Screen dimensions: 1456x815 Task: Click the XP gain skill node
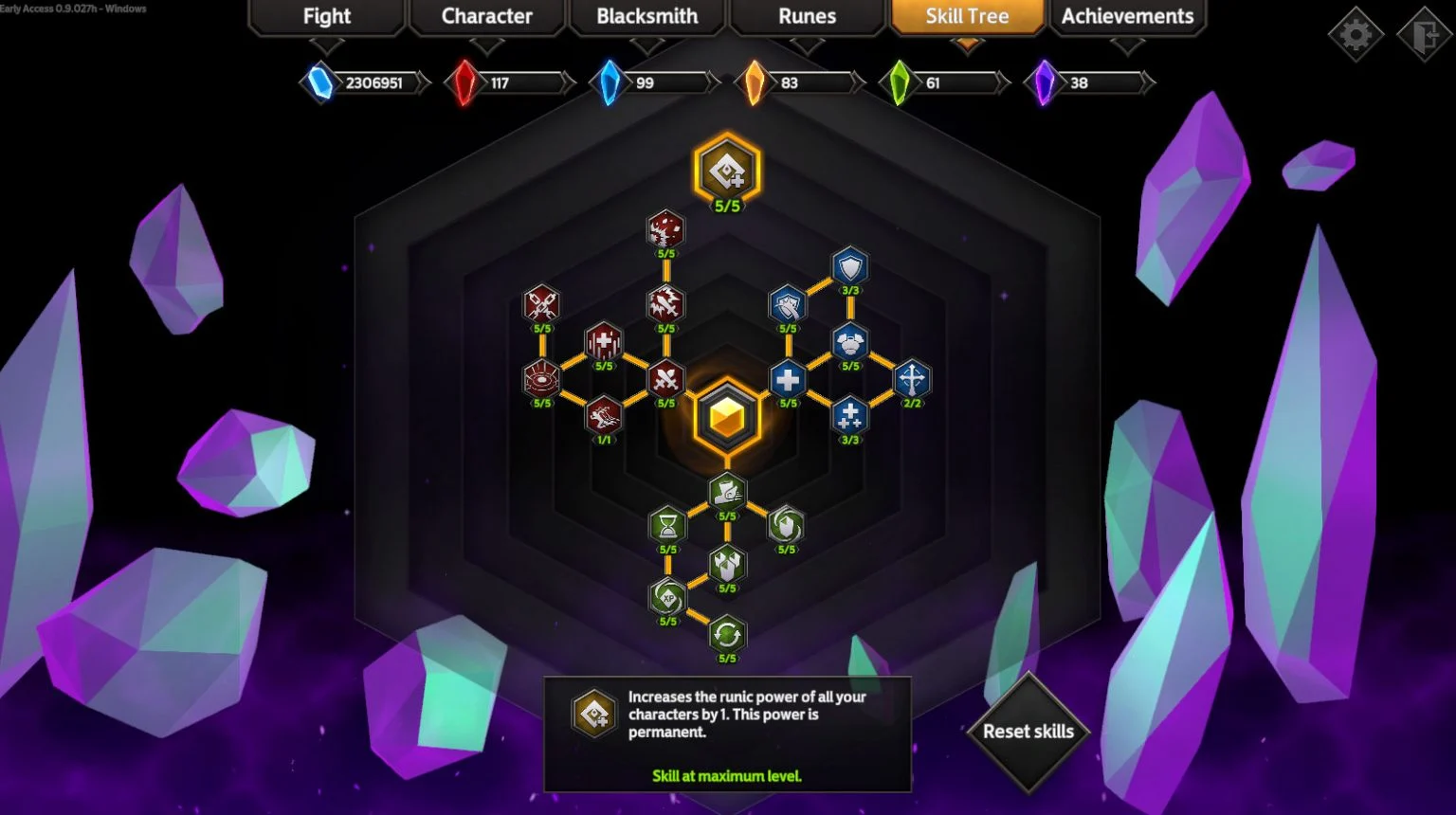click(x=666, y=598)
